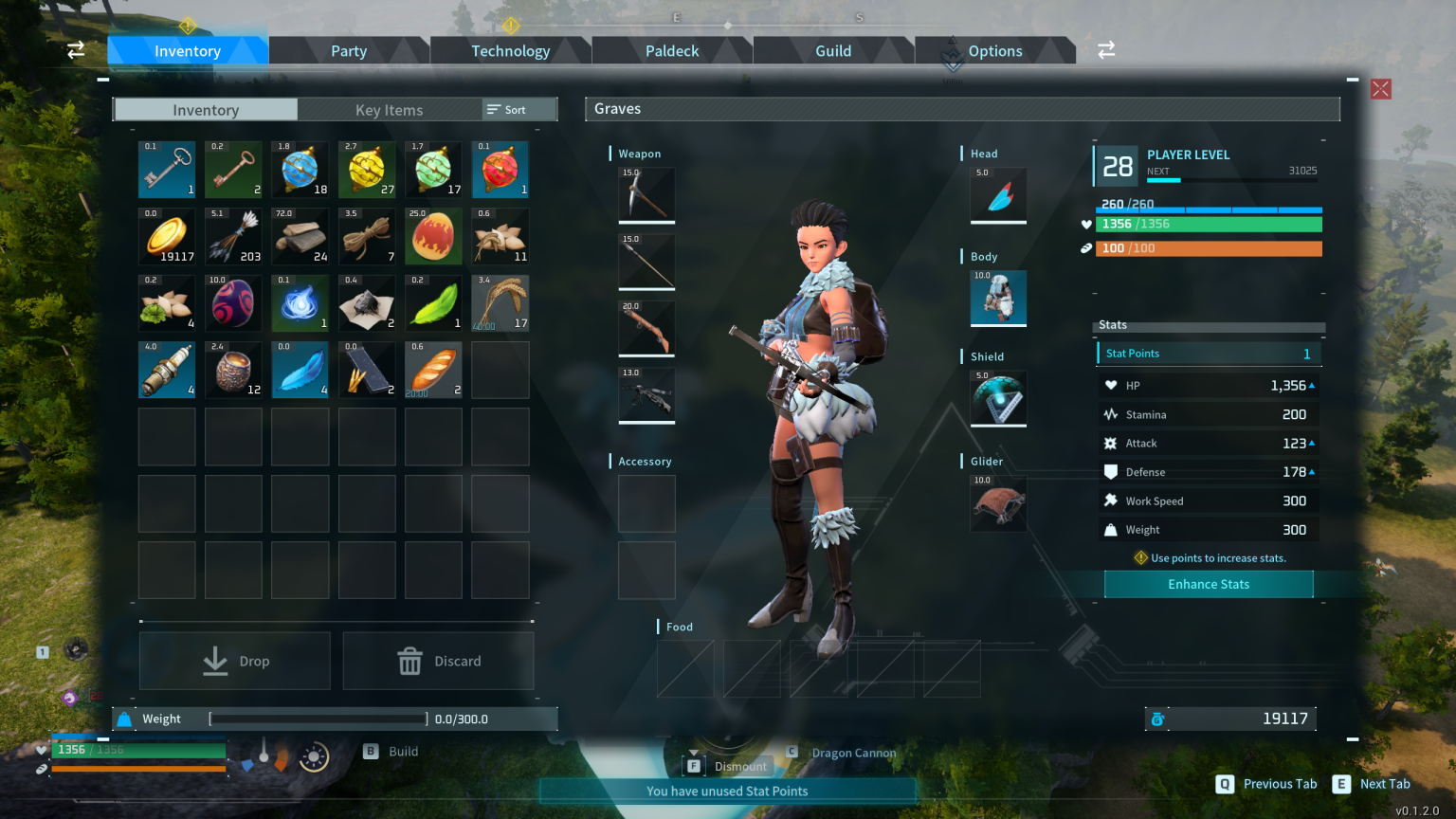Select the gold coins stack in inventory

[167, 236]
